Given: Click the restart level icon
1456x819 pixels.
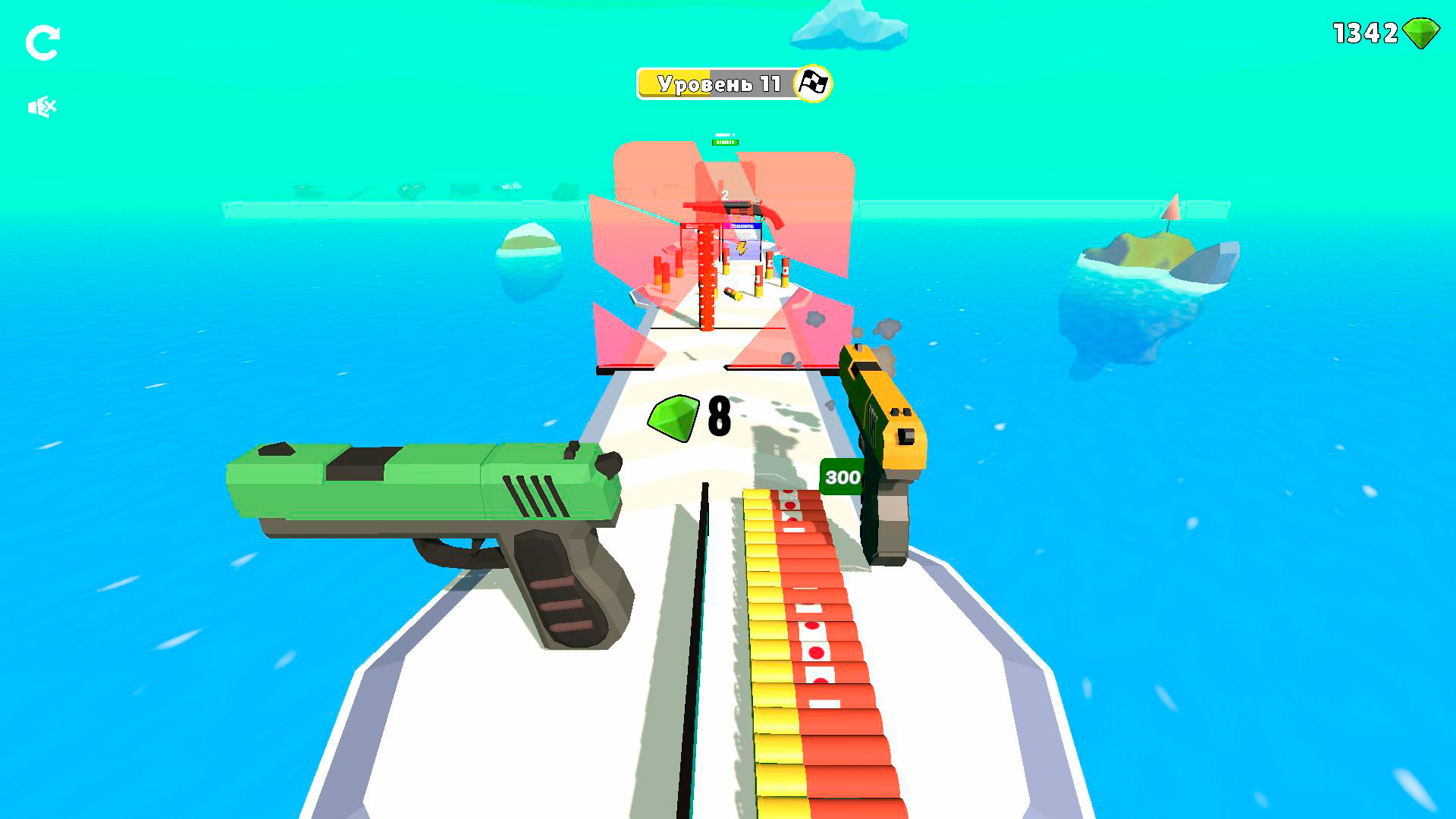Looking at the screenshot, I should click(x=43, y=42).
